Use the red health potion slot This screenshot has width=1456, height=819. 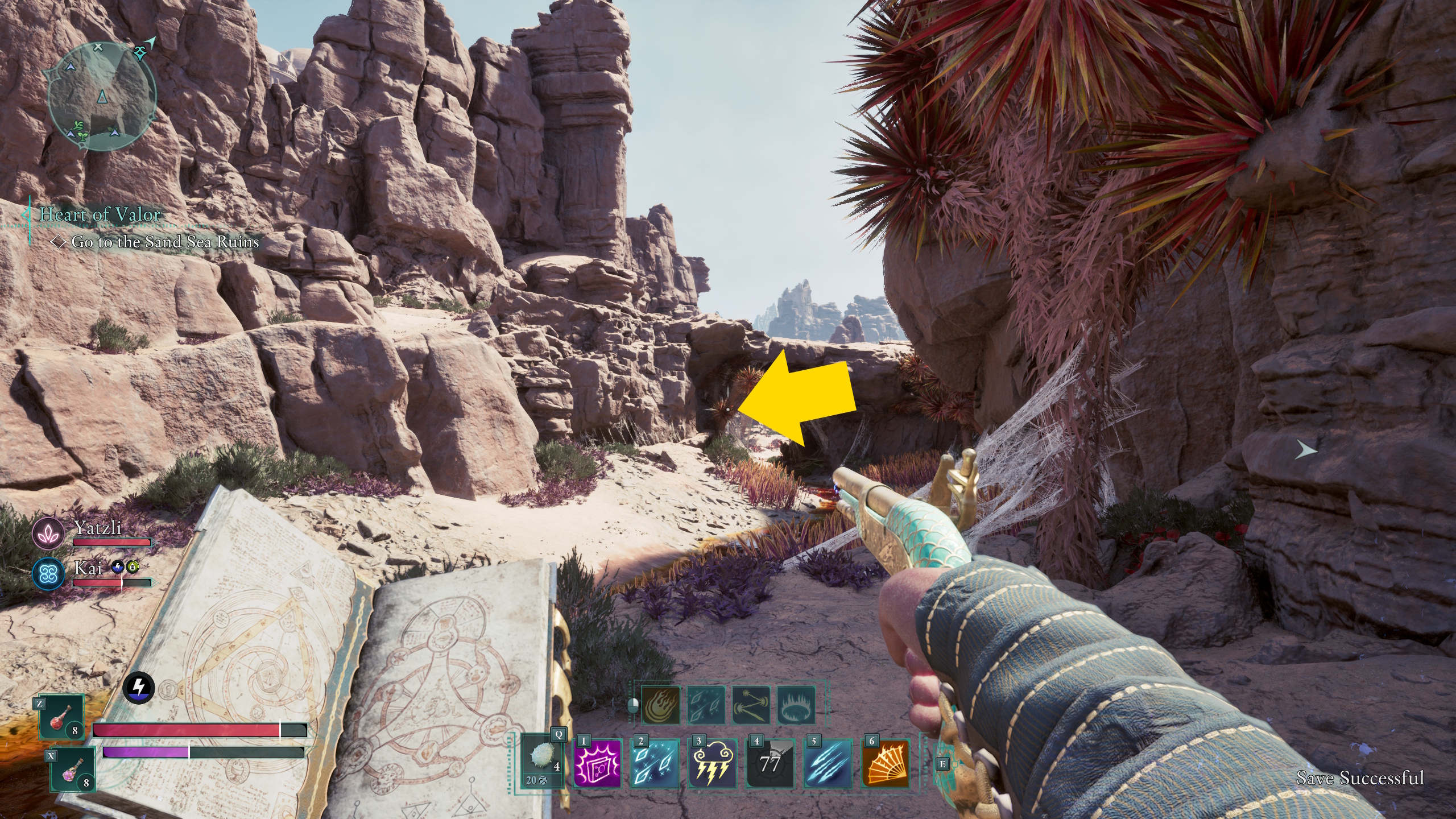click(62, 718)
